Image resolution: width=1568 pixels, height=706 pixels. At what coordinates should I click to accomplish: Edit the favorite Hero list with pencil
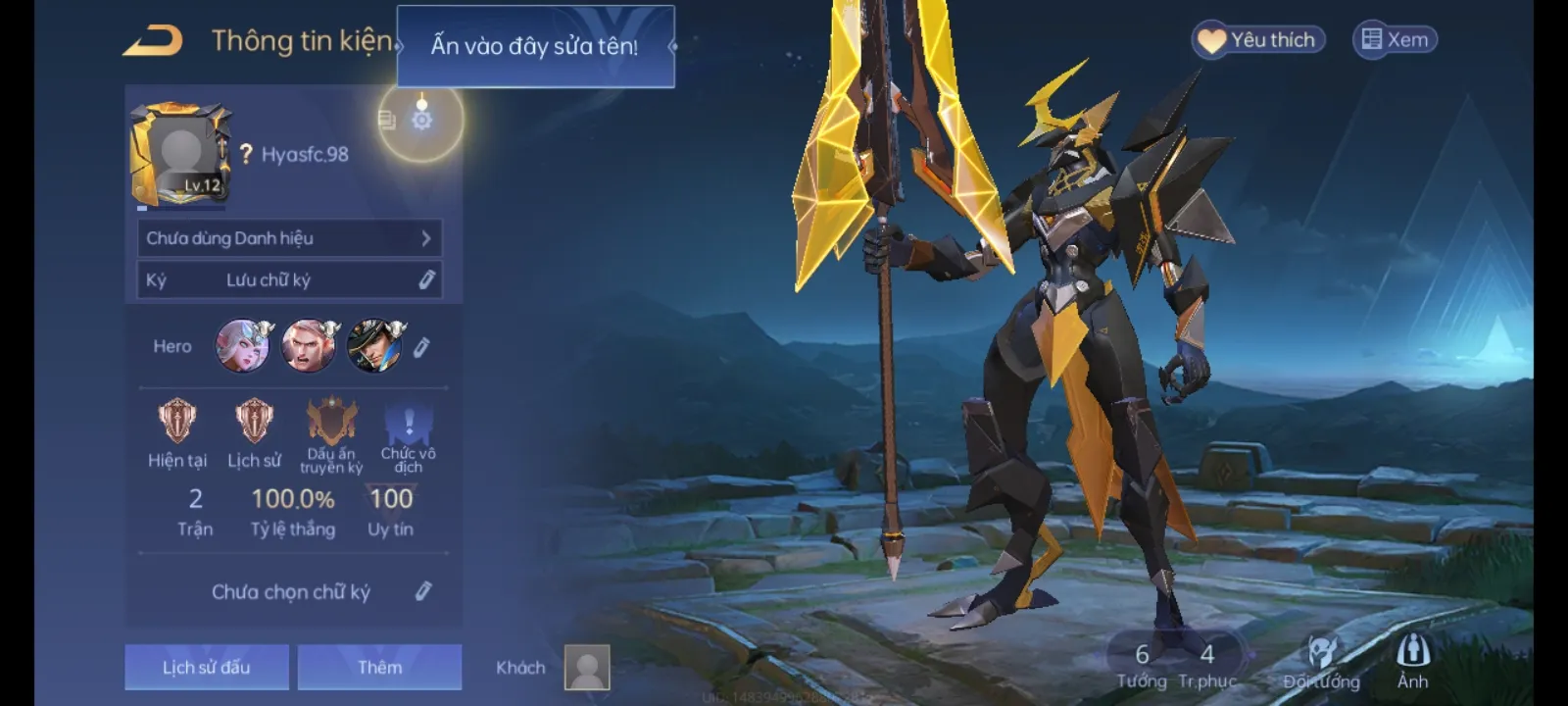(421, 347)
